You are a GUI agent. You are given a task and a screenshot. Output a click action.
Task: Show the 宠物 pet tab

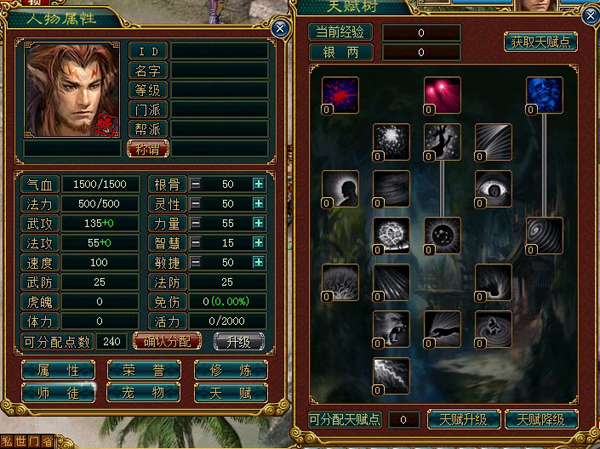point(145,392)
